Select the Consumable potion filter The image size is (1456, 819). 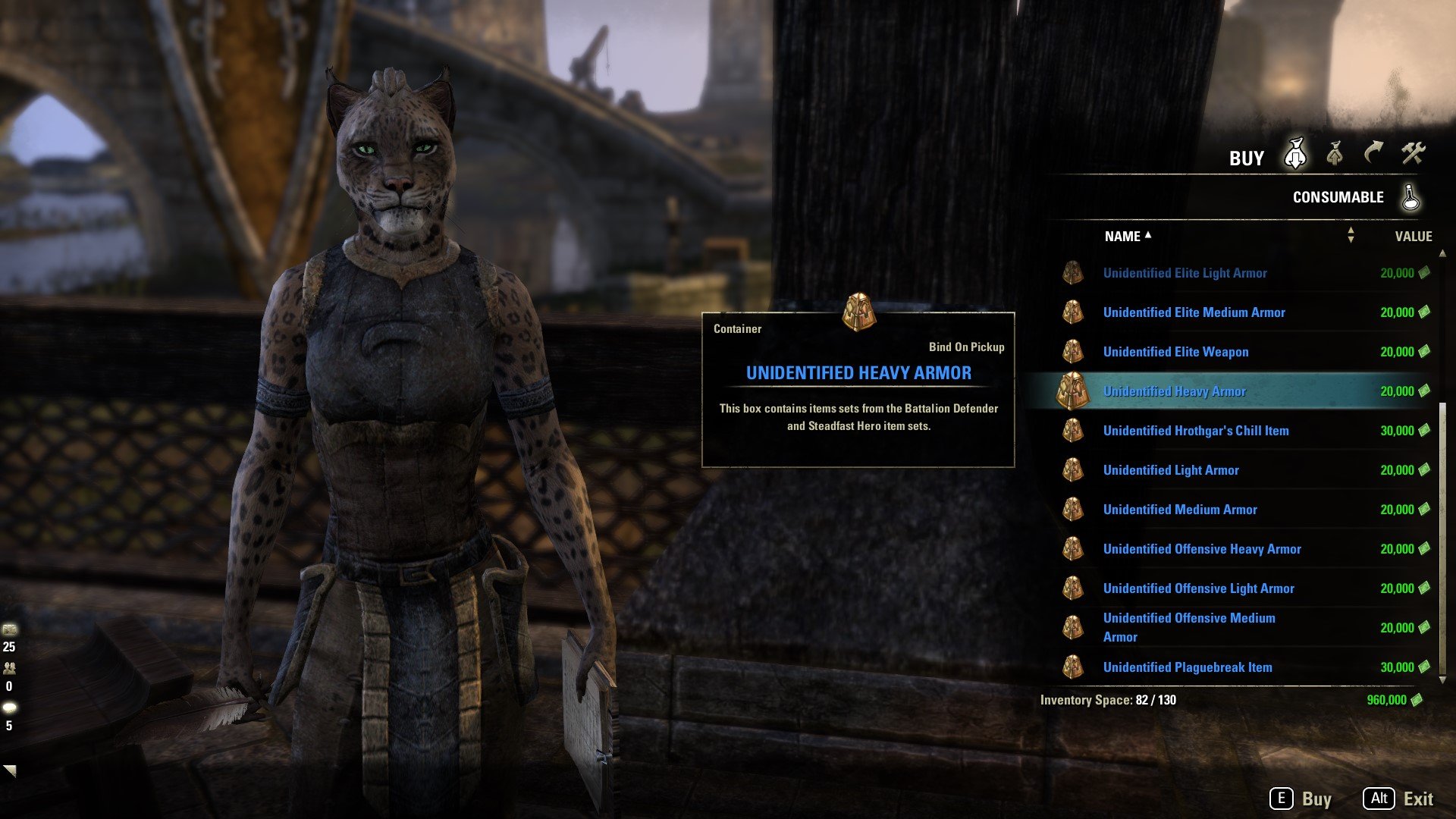click(1410, 197)
